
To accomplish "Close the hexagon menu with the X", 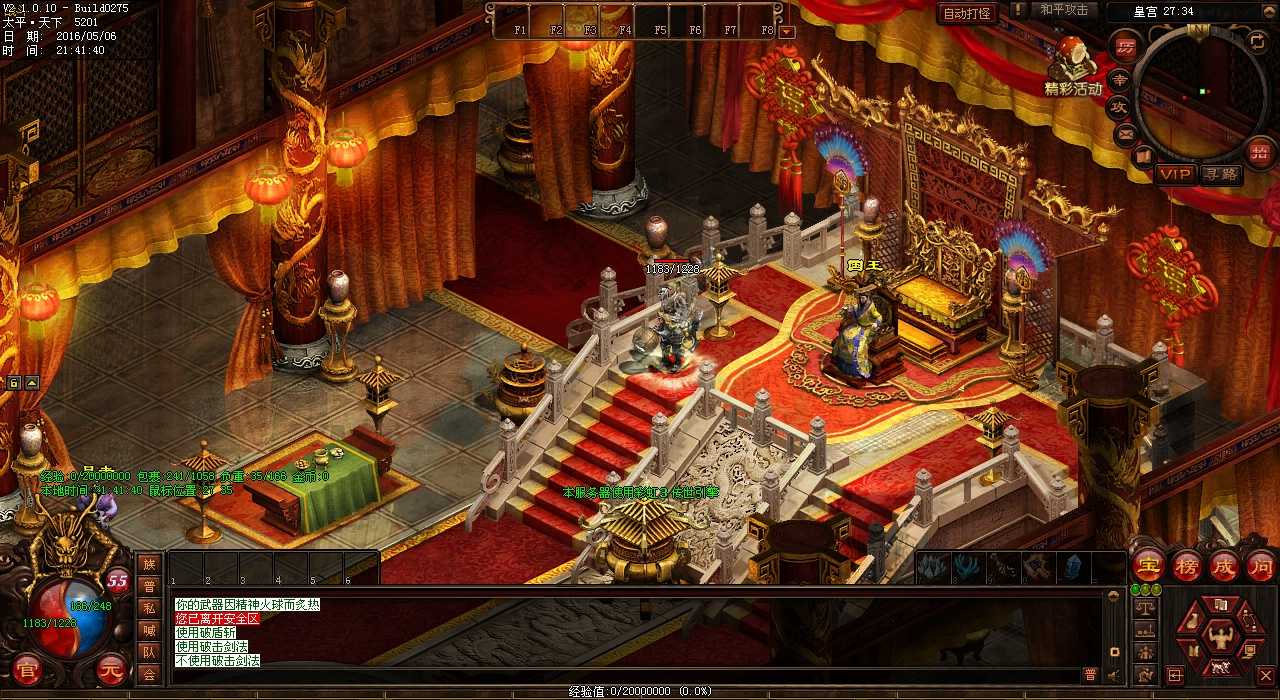I will tap(1265, 675).
